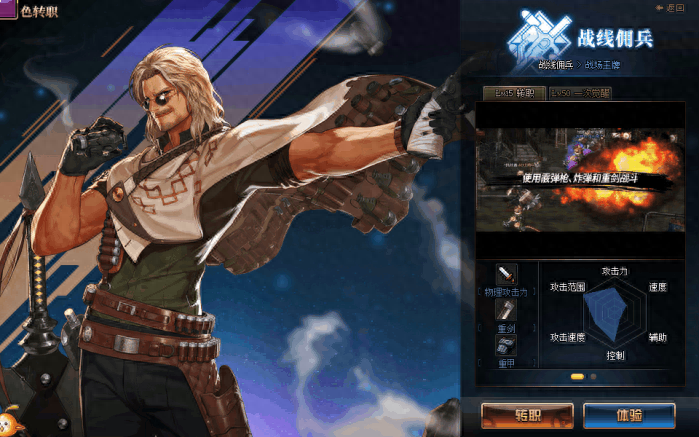Show the first stats page dot
Viewport: 699px width, 437px height.
click(577, 377)
